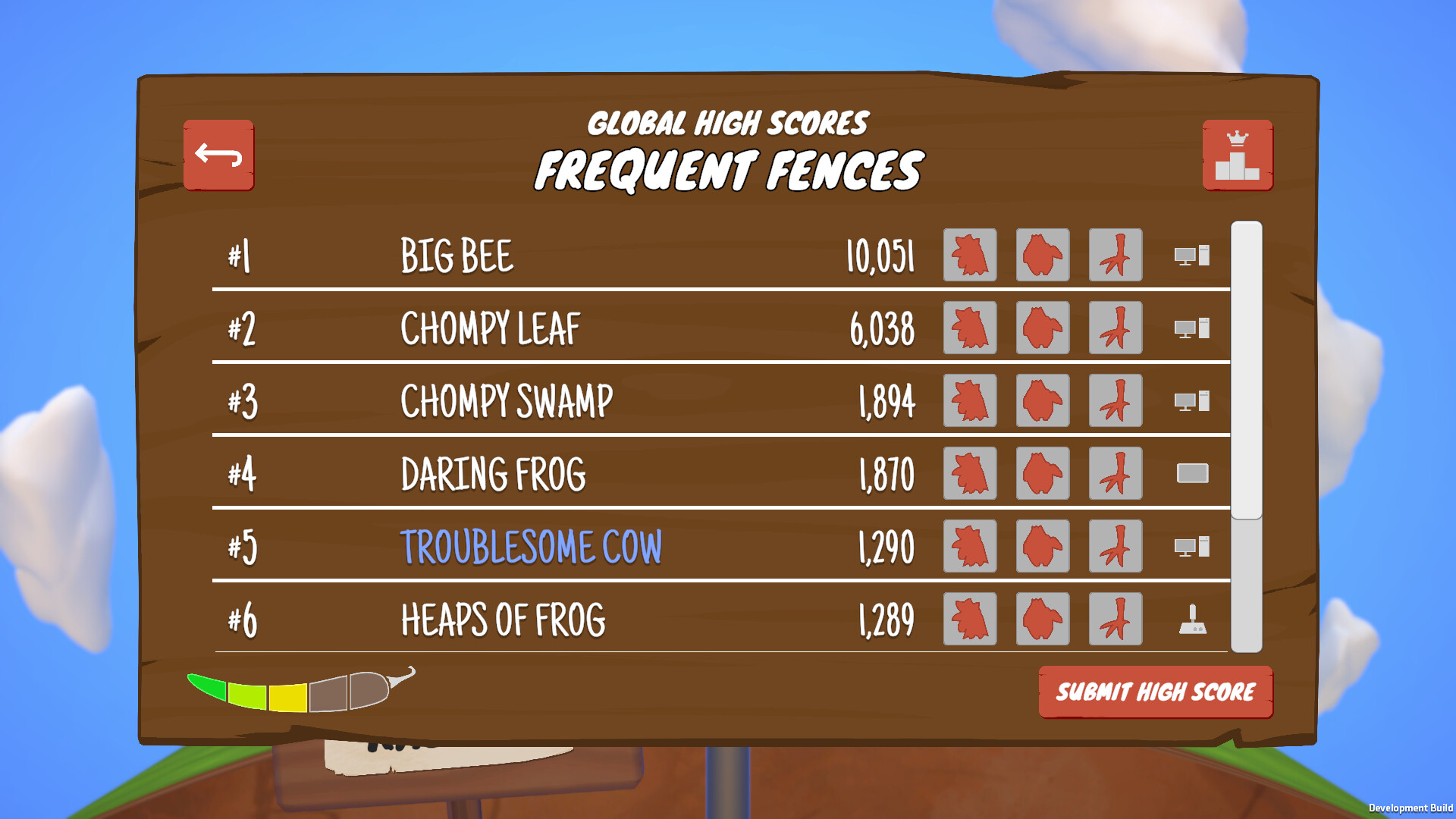Click the chicken foot icon on Chompy Swamp's row
This screenshot has height=819, width=1456.
point(1115,401)
